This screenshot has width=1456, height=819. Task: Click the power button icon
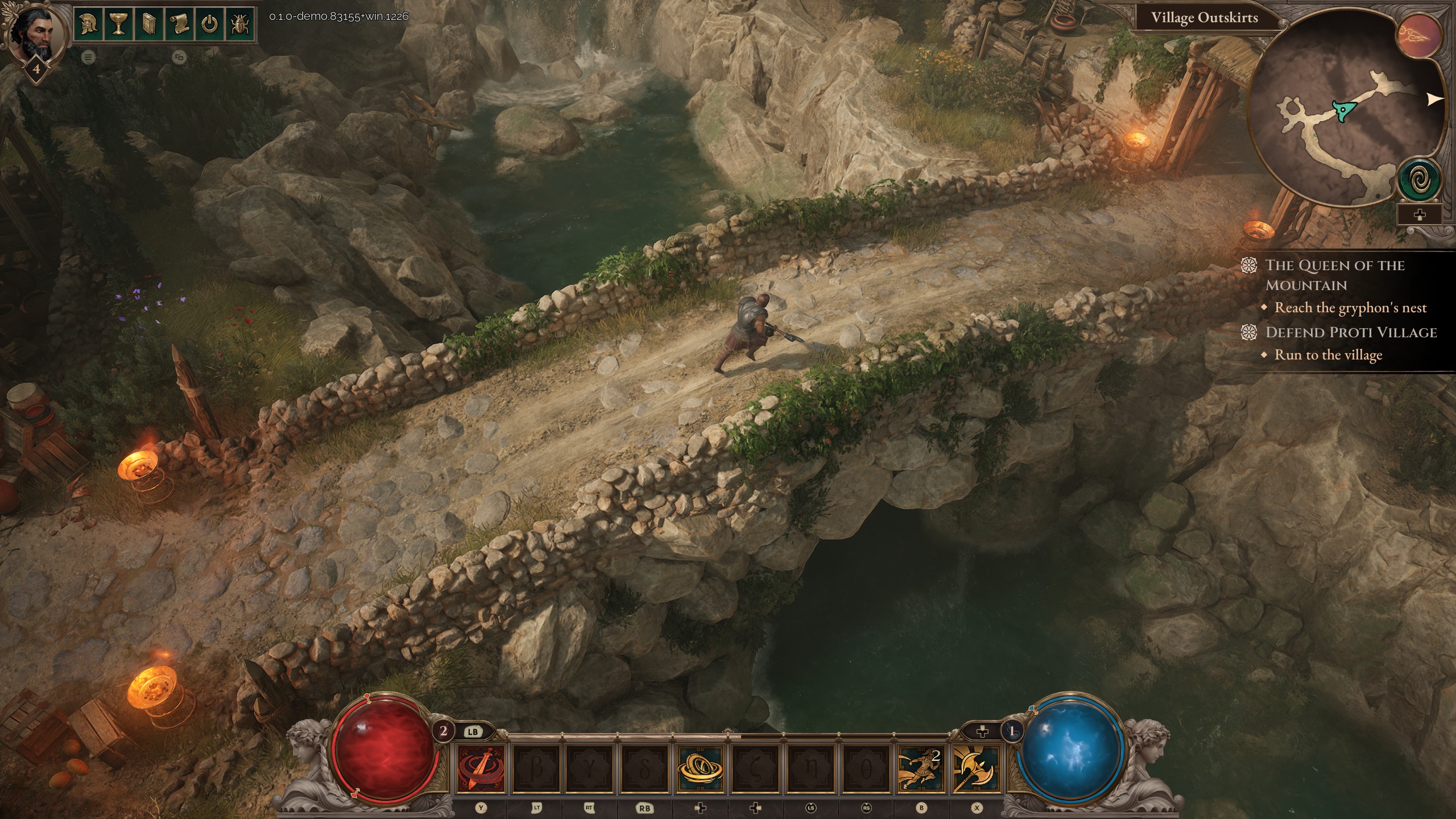tap(210, 25)
